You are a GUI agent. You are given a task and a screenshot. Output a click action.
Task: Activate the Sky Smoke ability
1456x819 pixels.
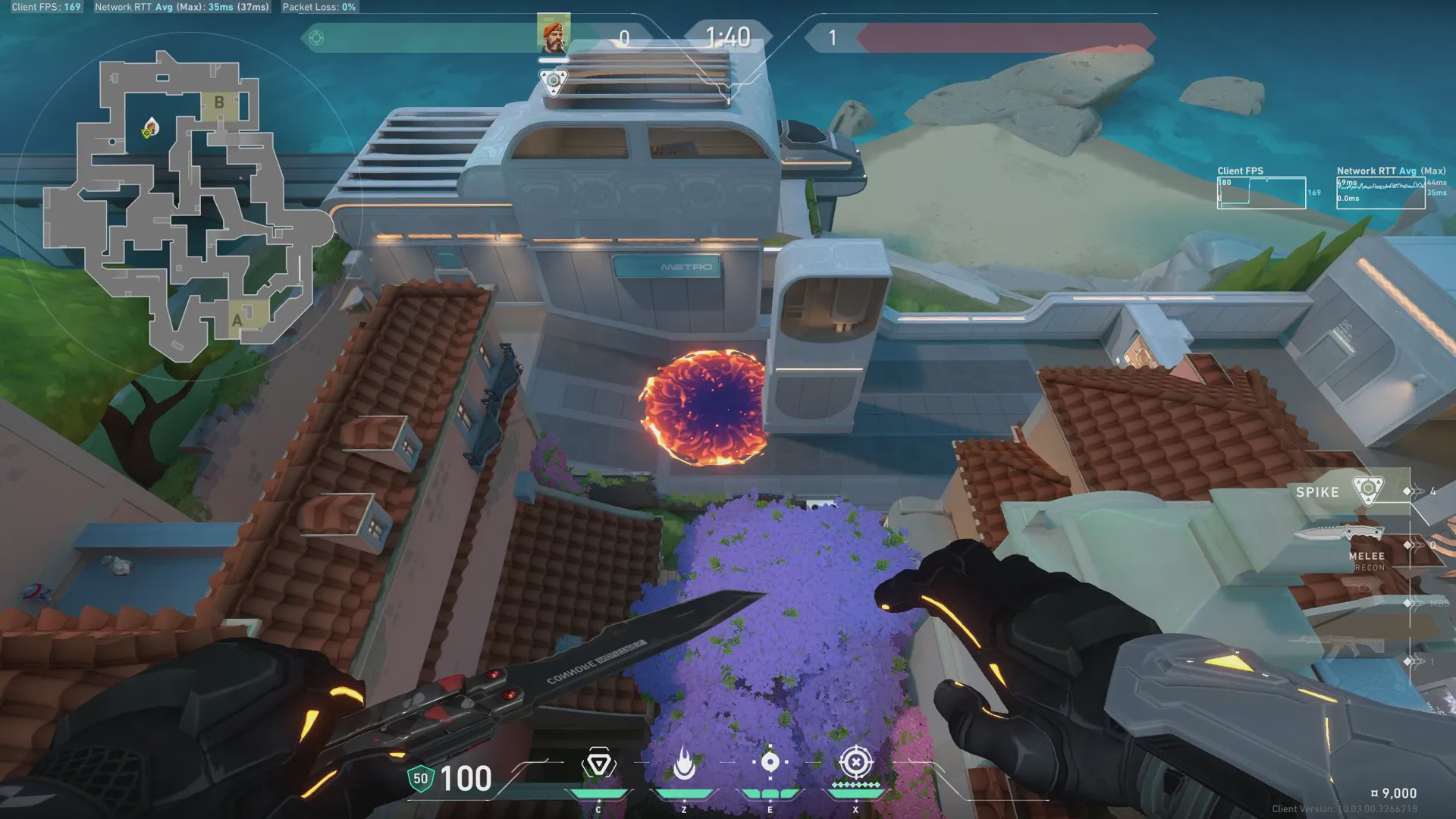pos(770,763)
